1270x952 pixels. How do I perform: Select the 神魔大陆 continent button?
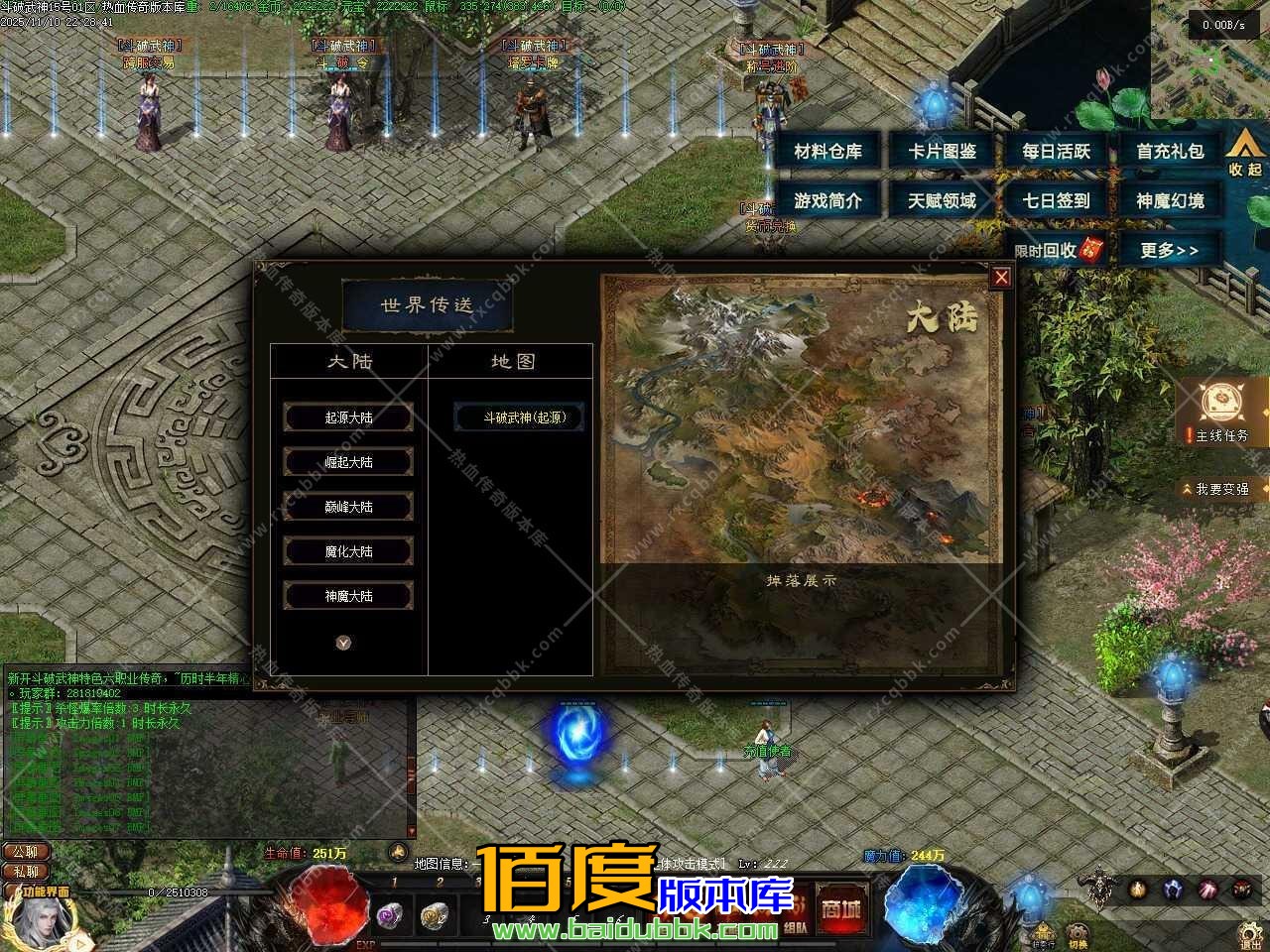348,595
